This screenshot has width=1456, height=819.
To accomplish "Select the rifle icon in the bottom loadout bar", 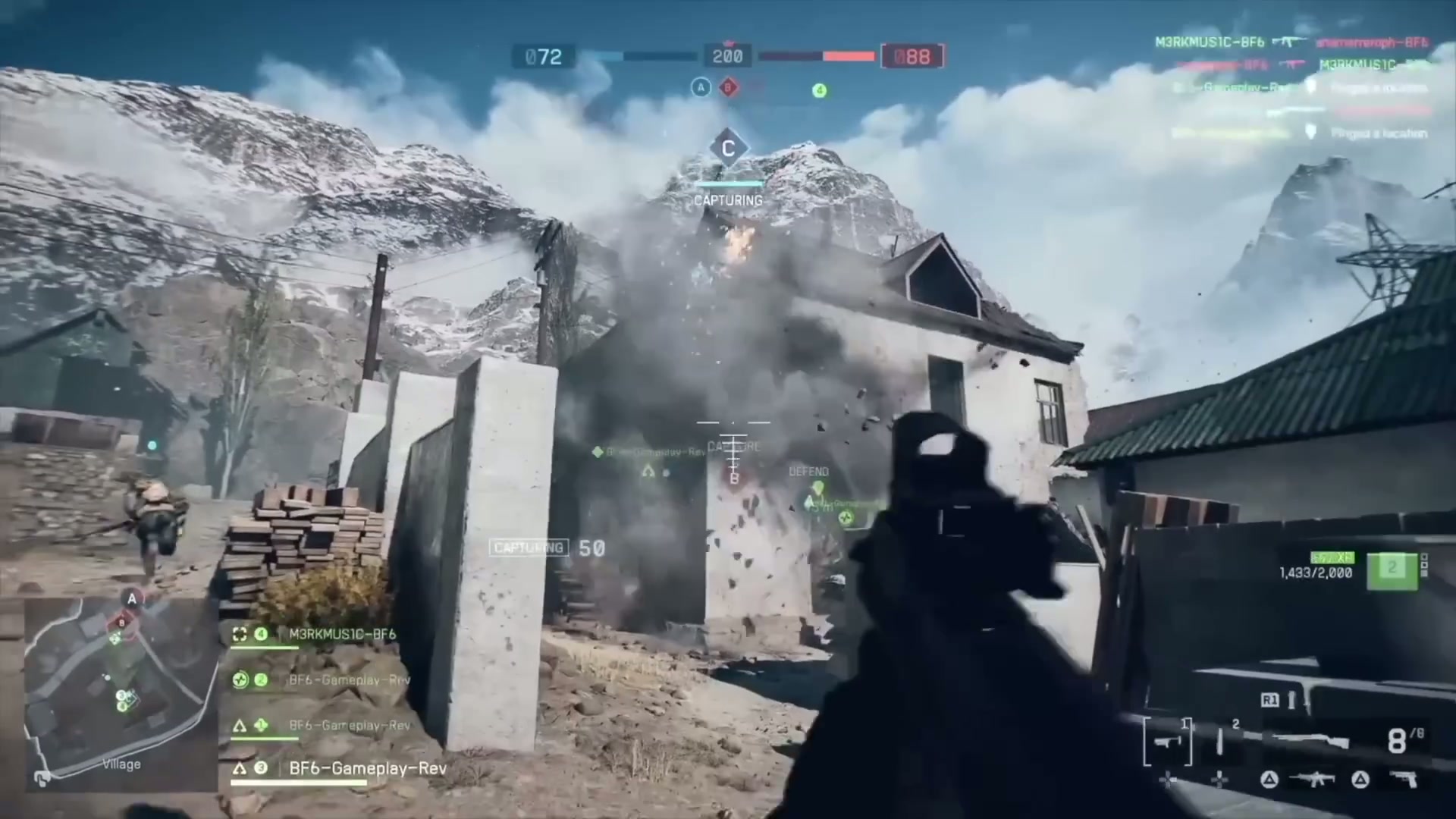I will 1311,778.
